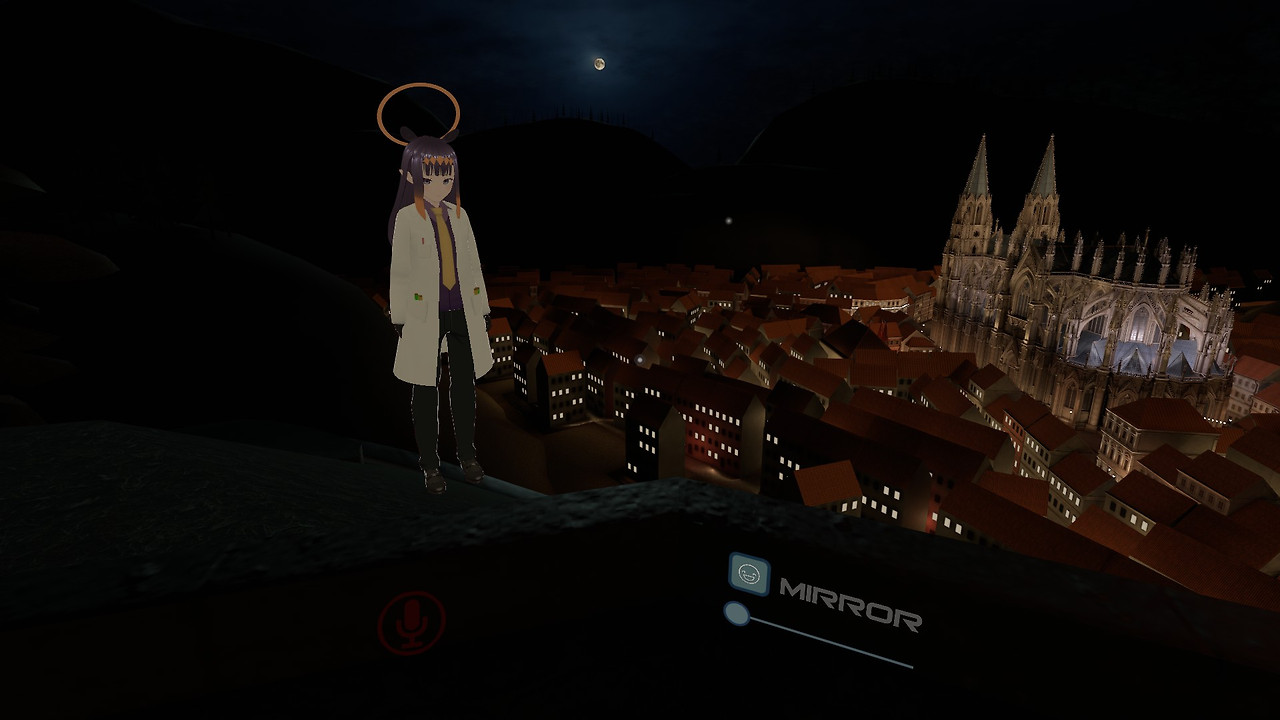Click the microphone symbol at bottom left
The image size is (1280, 720).
410,620
